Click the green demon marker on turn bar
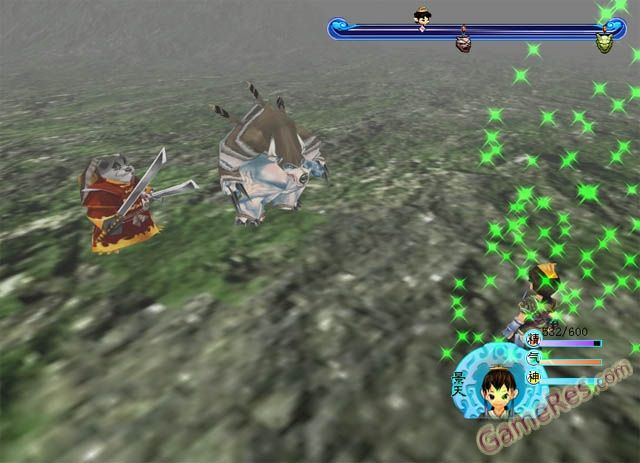 [x=605, y=42]
